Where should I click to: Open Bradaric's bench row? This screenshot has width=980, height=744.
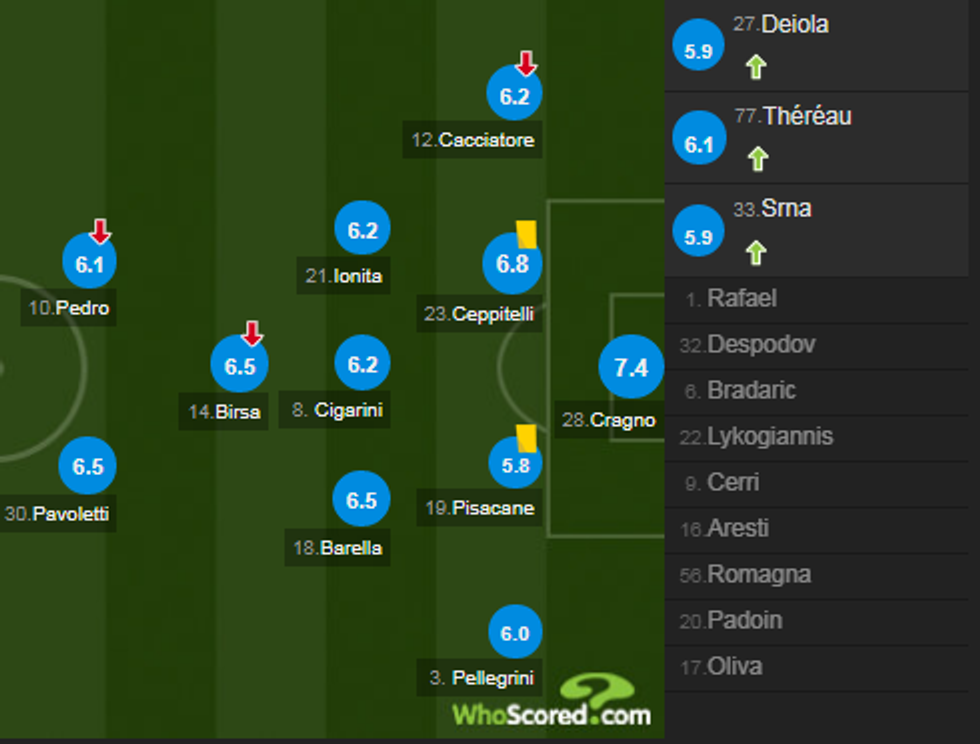coord(750,391)
